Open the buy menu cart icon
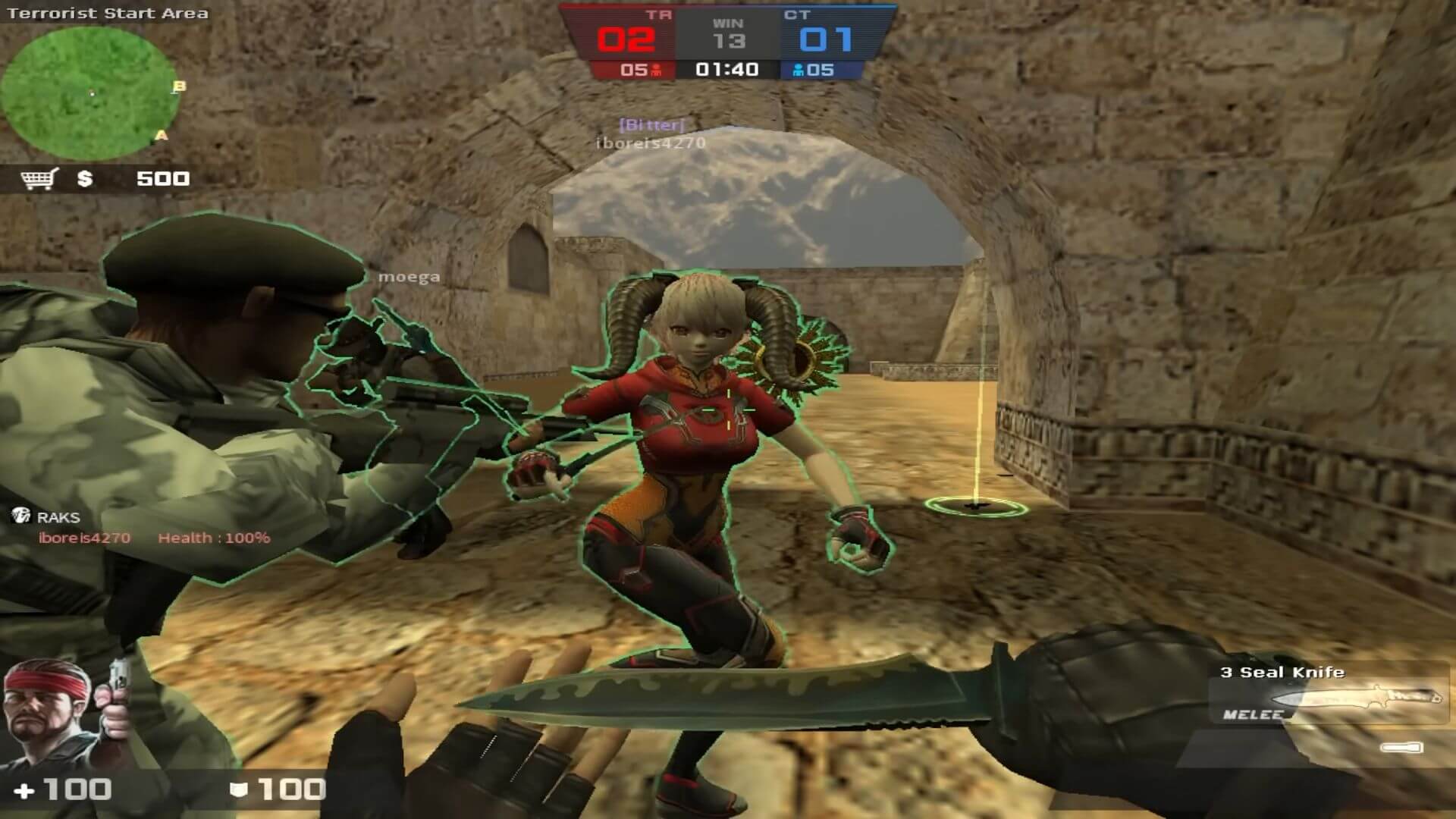Viewport: 1456px width, 819px height. tap(39, 179)
